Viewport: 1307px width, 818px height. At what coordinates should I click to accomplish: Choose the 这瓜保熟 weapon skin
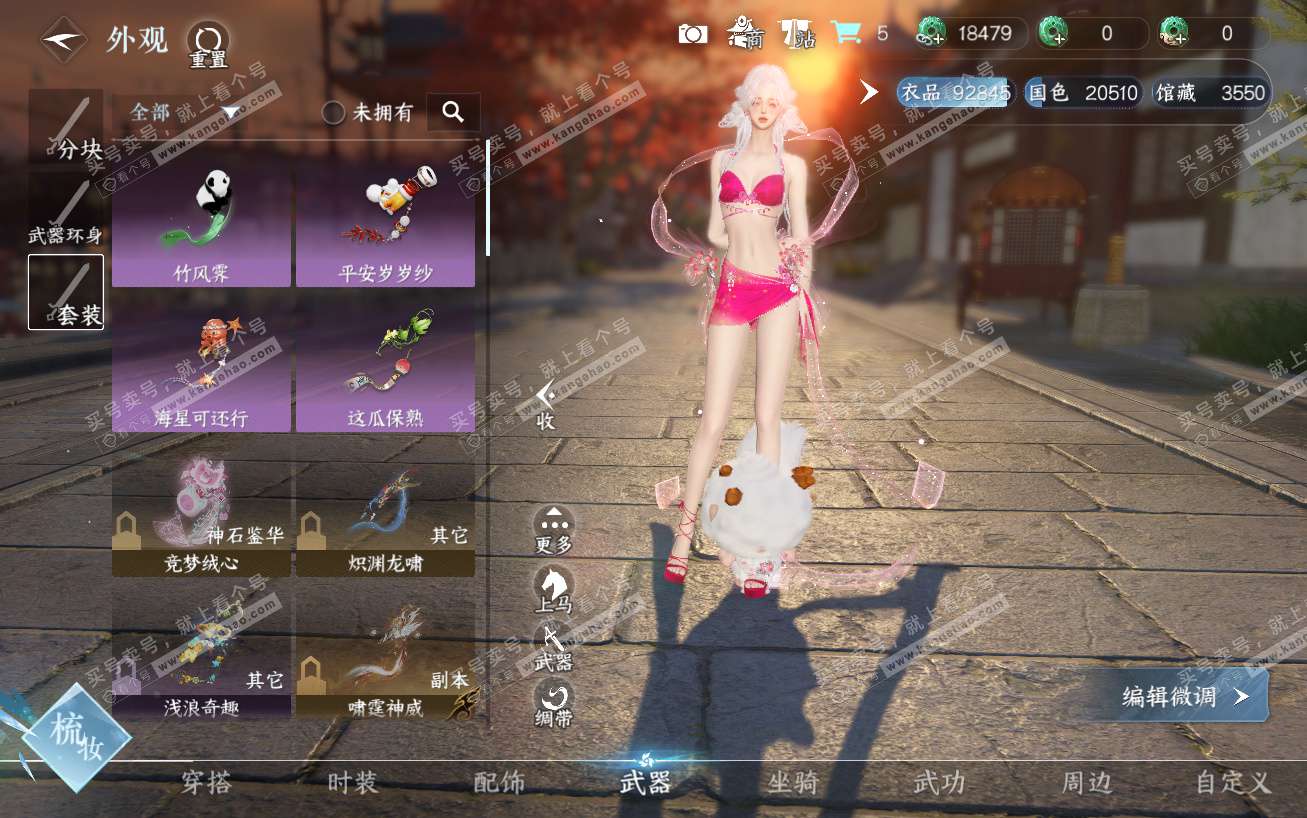tap(385, 370)
